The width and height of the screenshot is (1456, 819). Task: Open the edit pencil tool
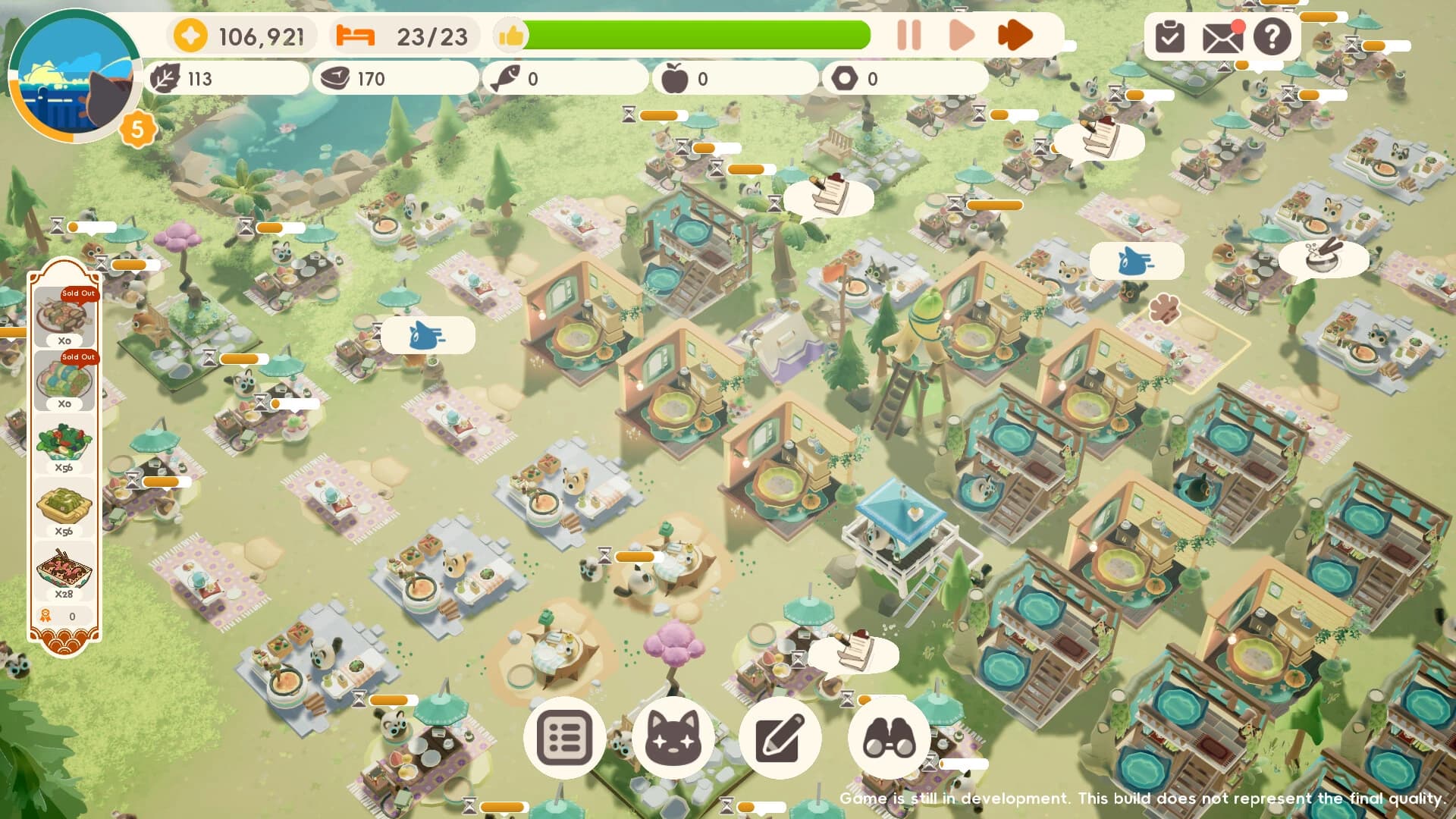tap(783, 738)
